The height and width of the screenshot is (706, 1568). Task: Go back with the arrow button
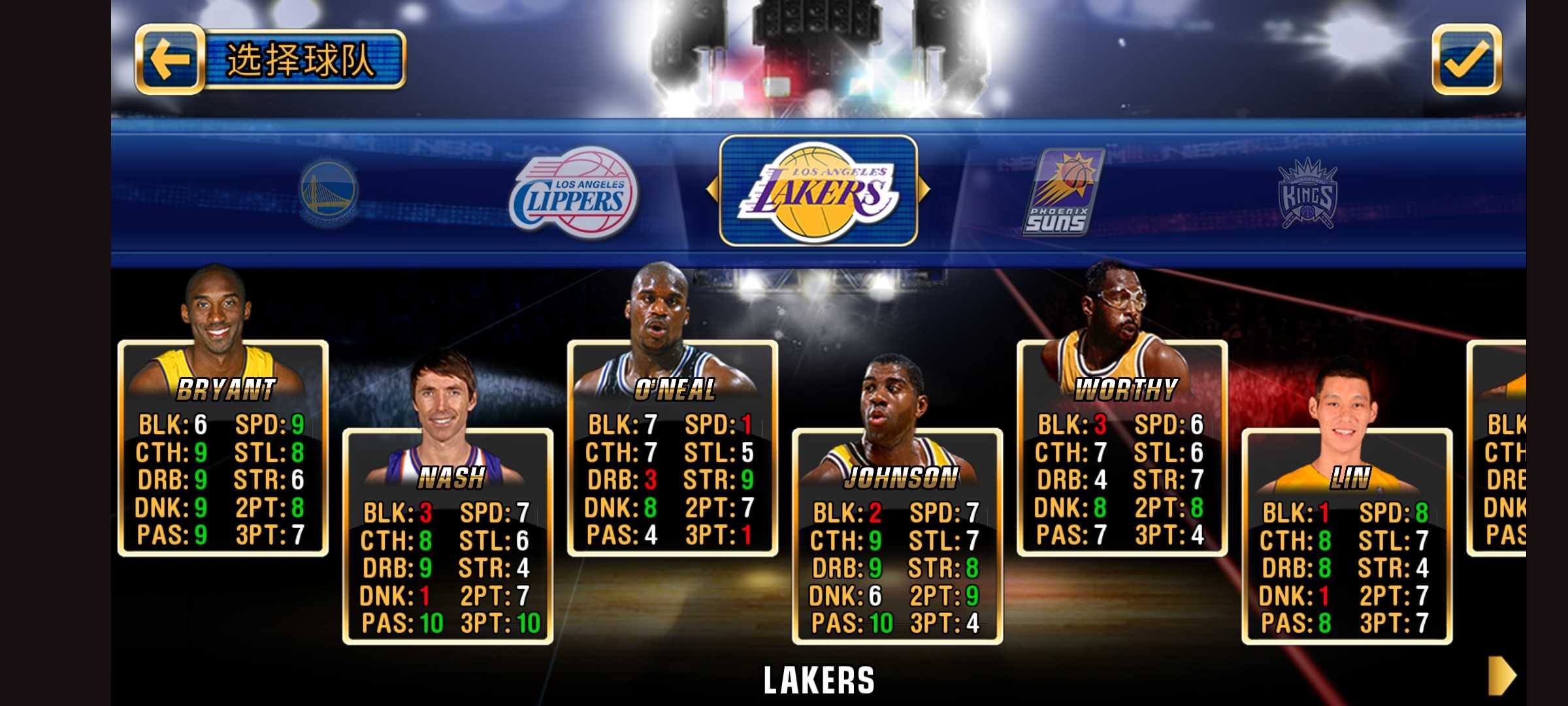pos(170,60)
